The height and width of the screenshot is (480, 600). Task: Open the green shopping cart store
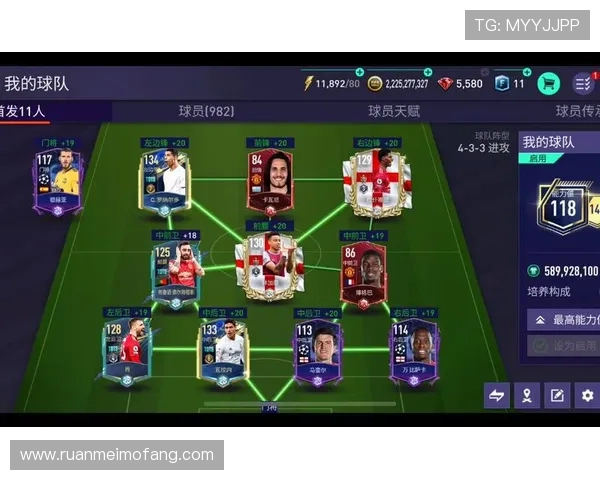click(x=548, y=84)
